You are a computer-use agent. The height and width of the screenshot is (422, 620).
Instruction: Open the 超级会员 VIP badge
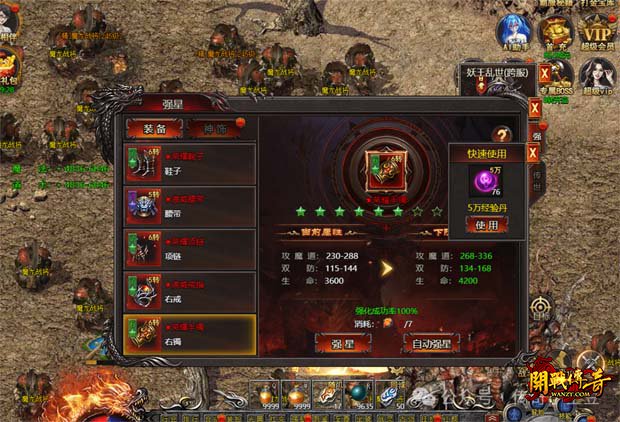tap(599, 30)
